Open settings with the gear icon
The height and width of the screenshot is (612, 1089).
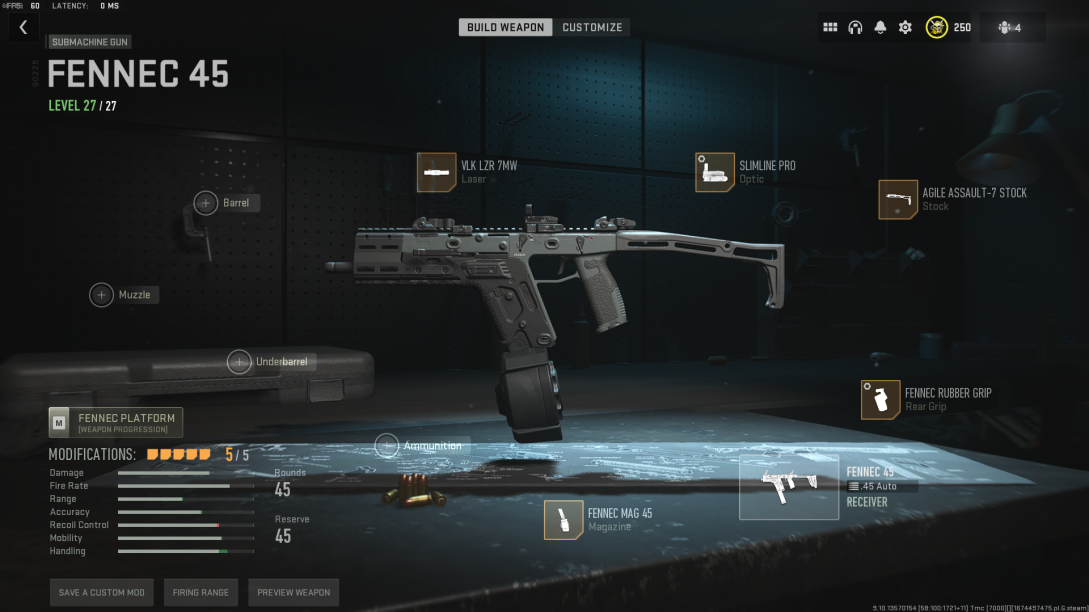(x=905, y=27)
